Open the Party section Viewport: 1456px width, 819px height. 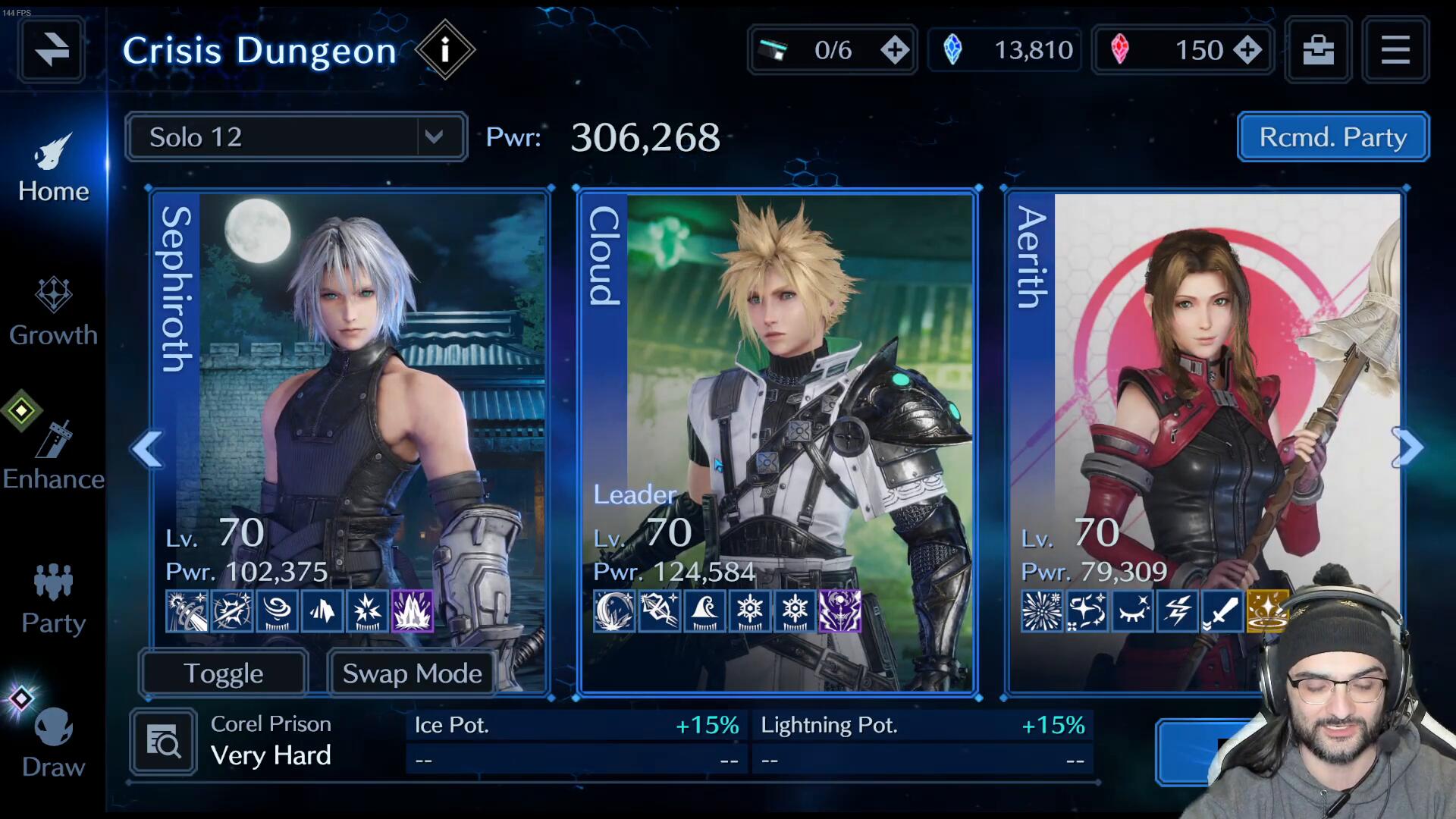(x=53, y=601)
